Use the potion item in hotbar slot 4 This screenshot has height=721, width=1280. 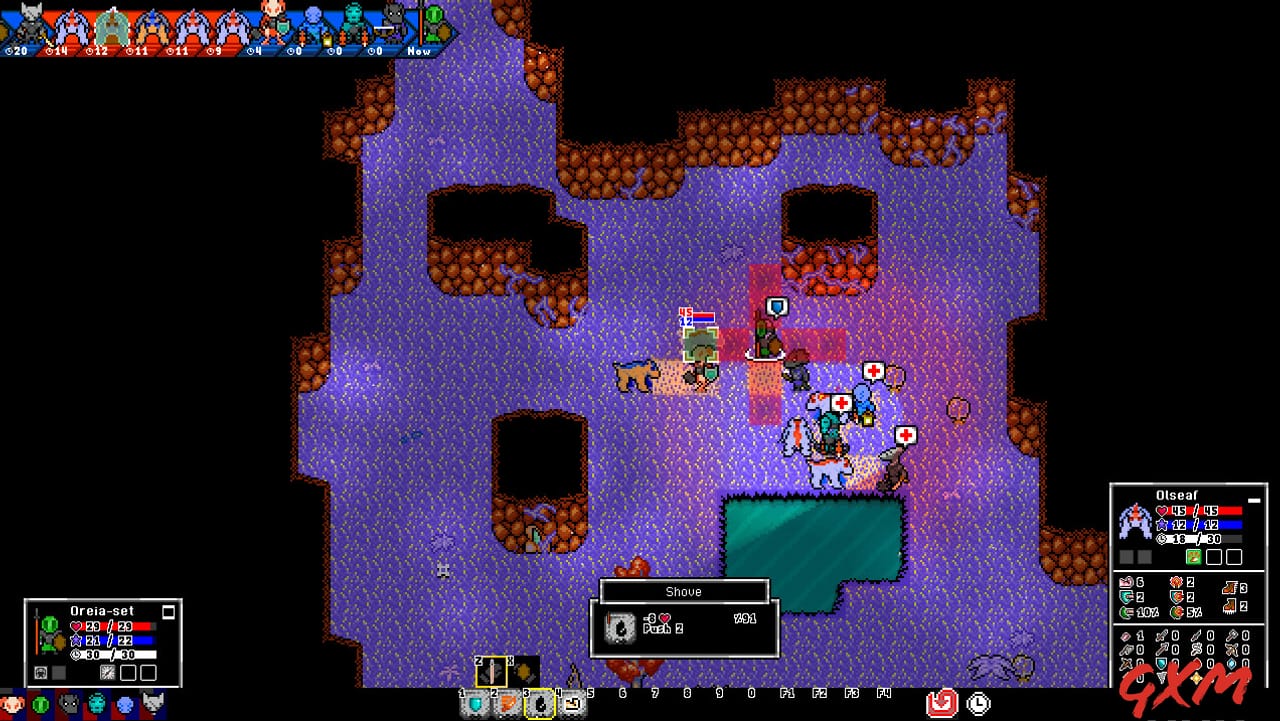(x=572, y=703)
